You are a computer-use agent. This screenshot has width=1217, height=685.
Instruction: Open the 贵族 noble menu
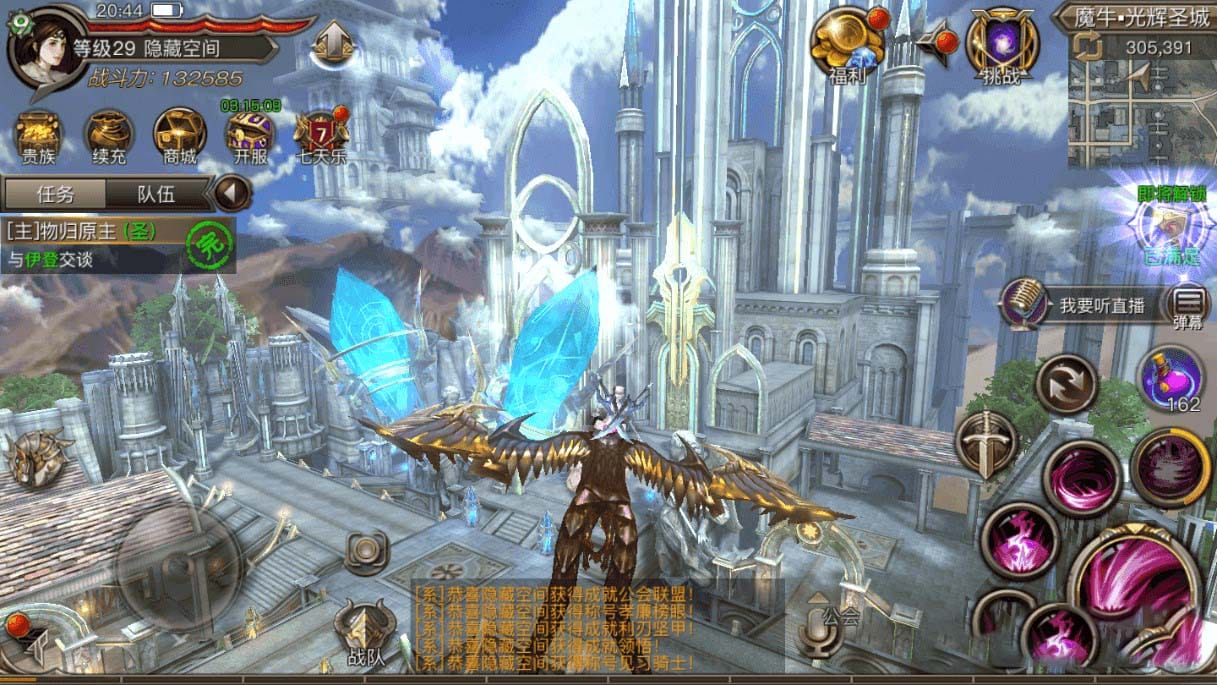tap(39, 135)
